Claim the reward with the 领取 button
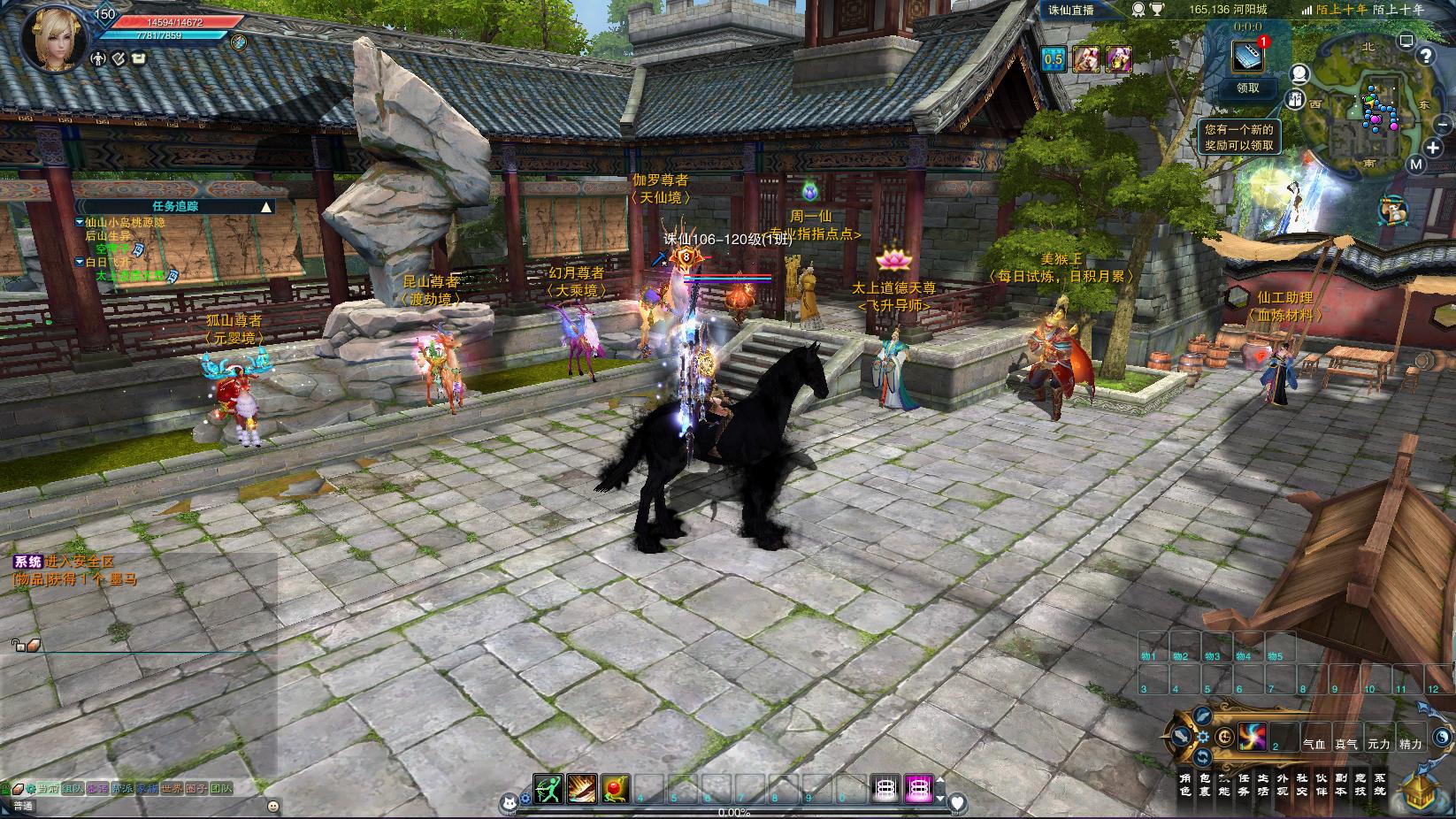The width and height of the screenshot is (1456, 819). (x=1247, y=88)
